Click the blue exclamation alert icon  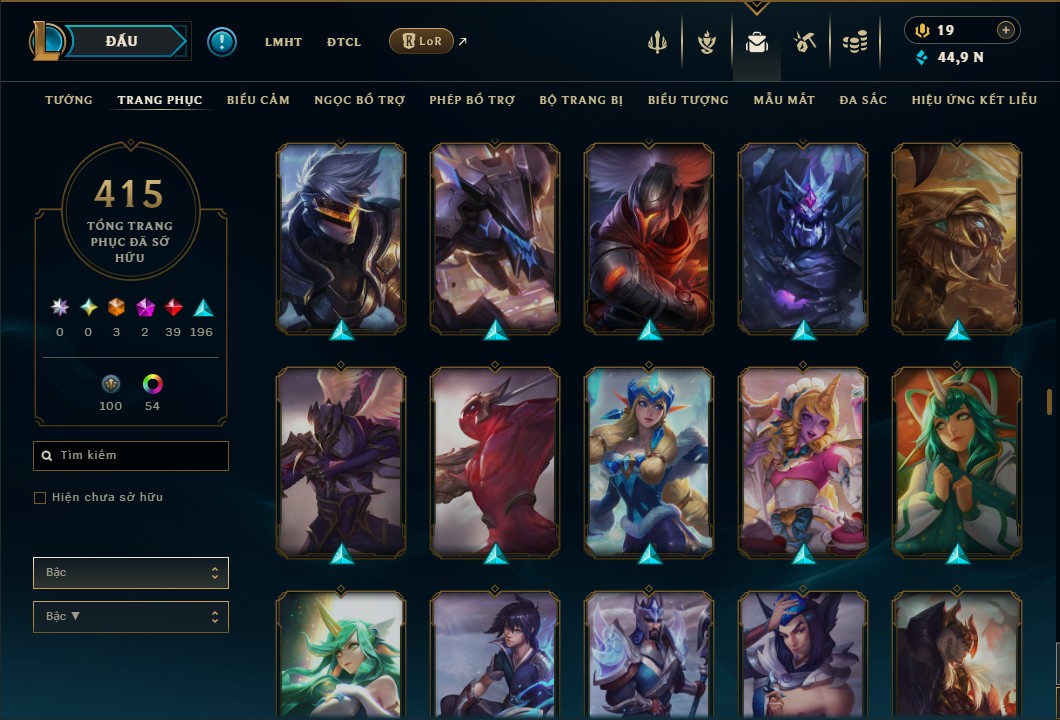point(222,42)
